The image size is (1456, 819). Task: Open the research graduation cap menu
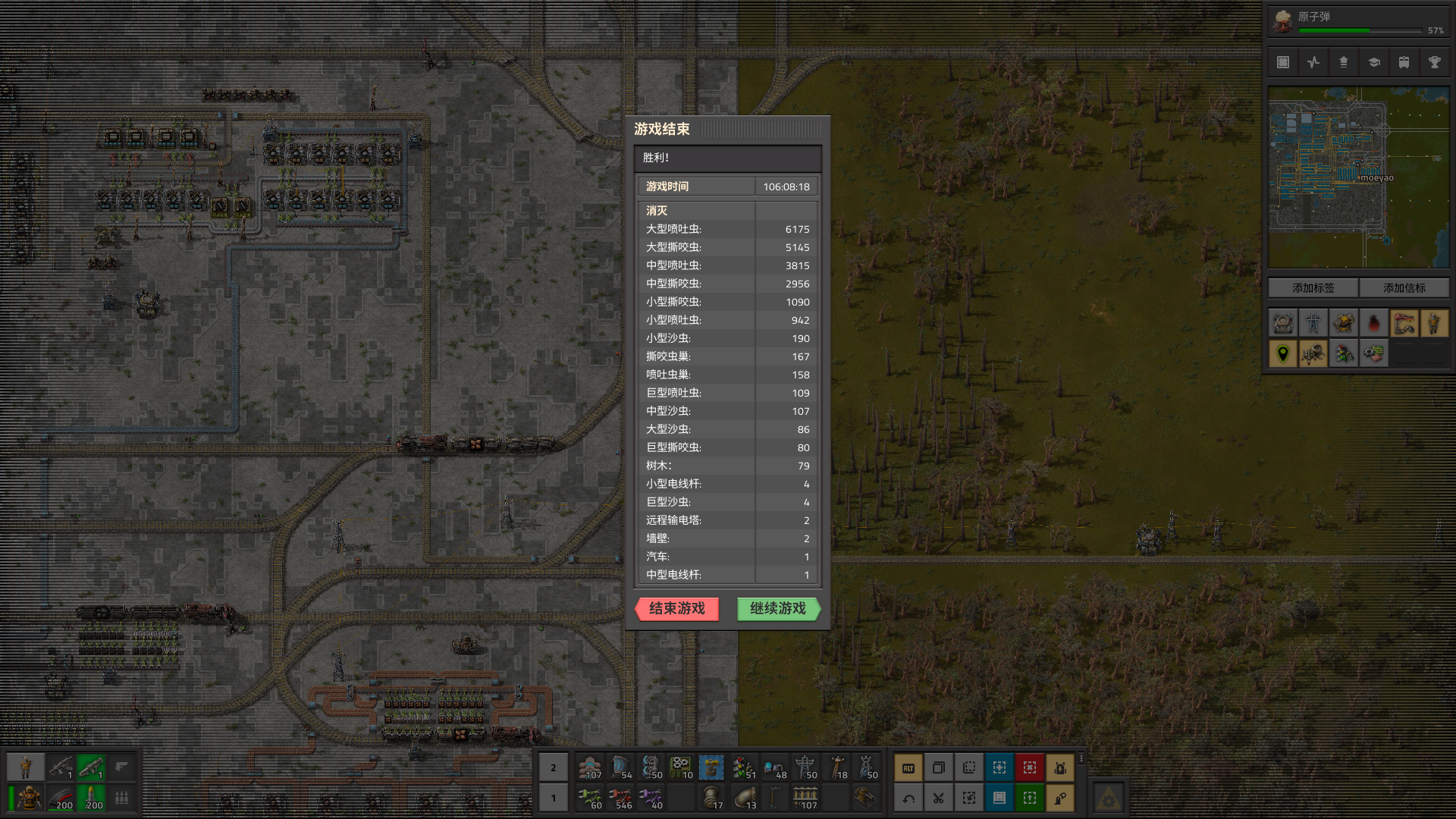pyautogui.click(x=1374, y=62)
